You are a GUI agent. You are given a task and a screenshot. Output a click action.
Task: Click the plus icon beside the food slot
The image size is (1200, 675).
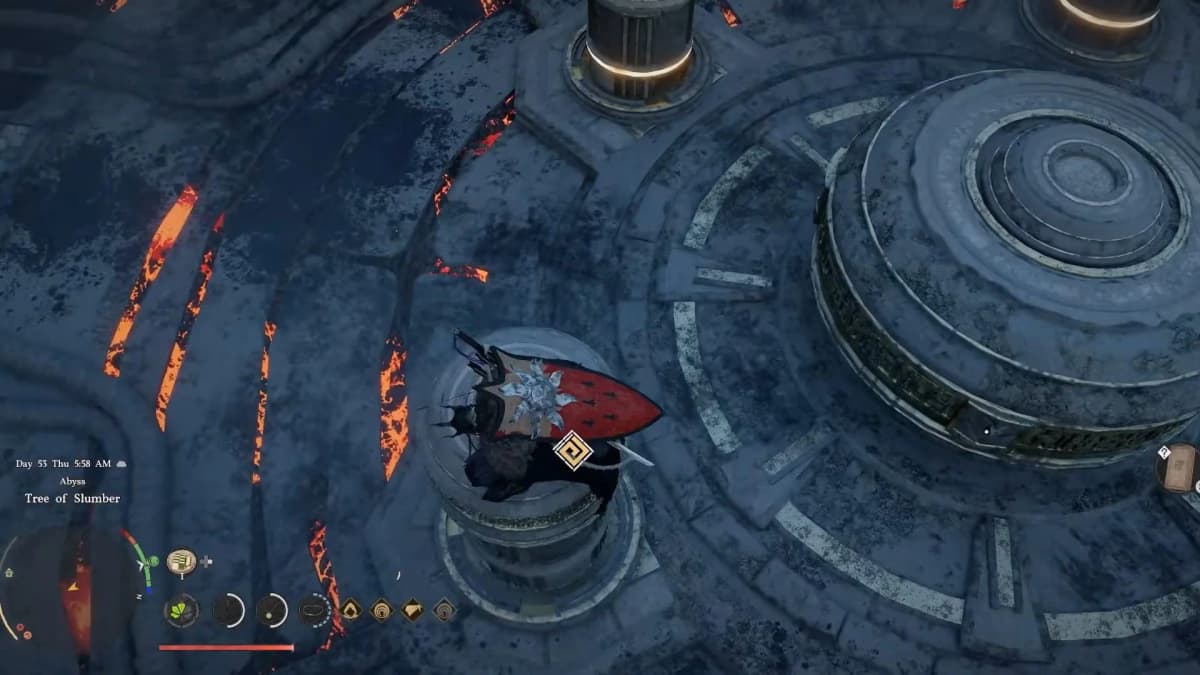pos(206,562)
